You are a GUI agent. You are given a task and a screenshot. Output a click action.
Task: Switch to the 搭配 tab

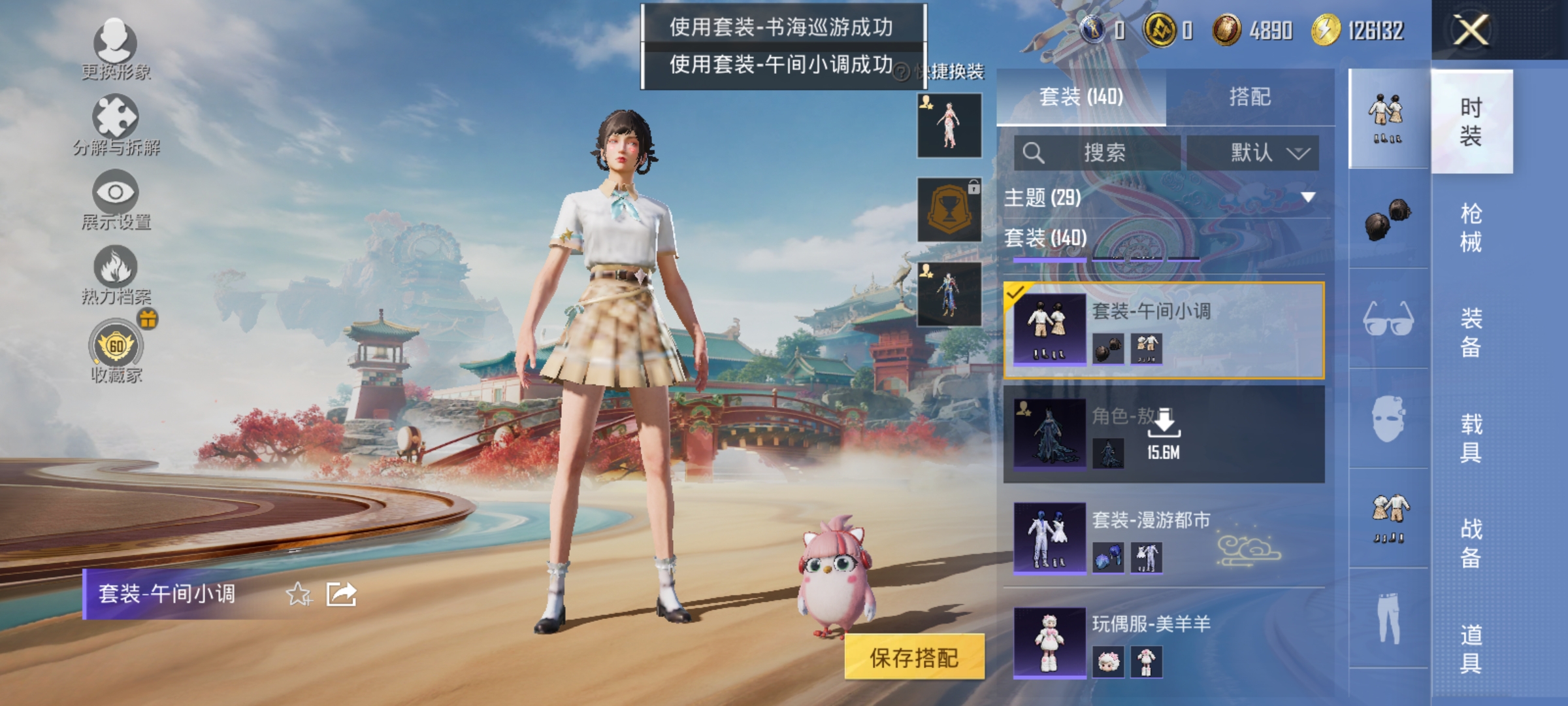point(1252,97)
